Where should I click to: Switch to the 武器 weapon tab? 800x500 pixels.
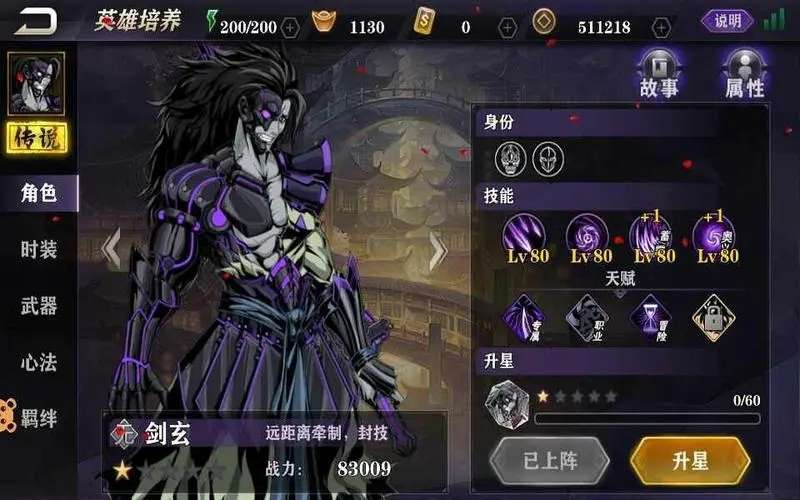[x=39, y=306]
